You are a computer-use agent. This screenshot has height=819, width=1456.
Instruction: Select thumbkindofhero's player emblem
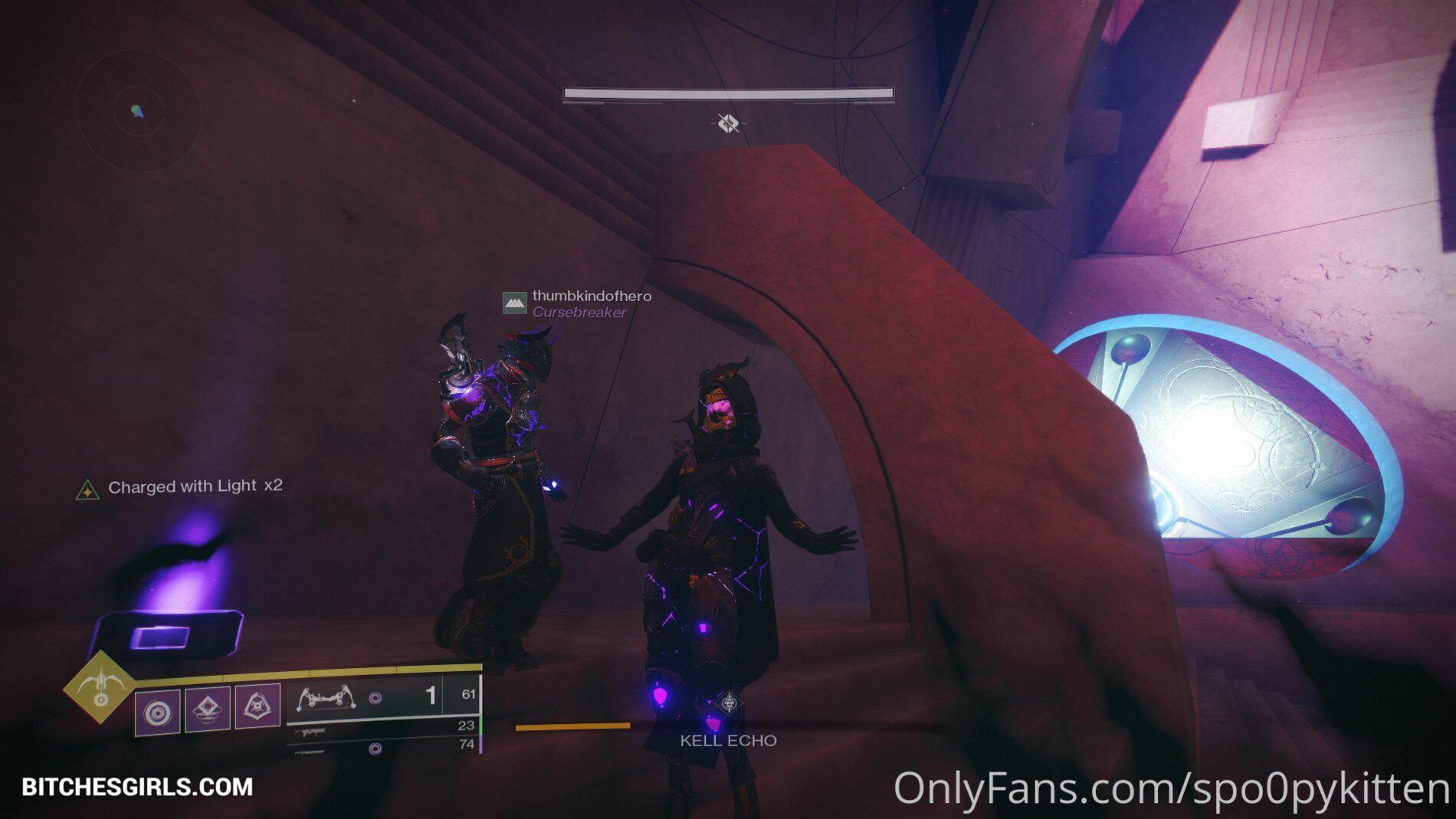click(514, 303)
